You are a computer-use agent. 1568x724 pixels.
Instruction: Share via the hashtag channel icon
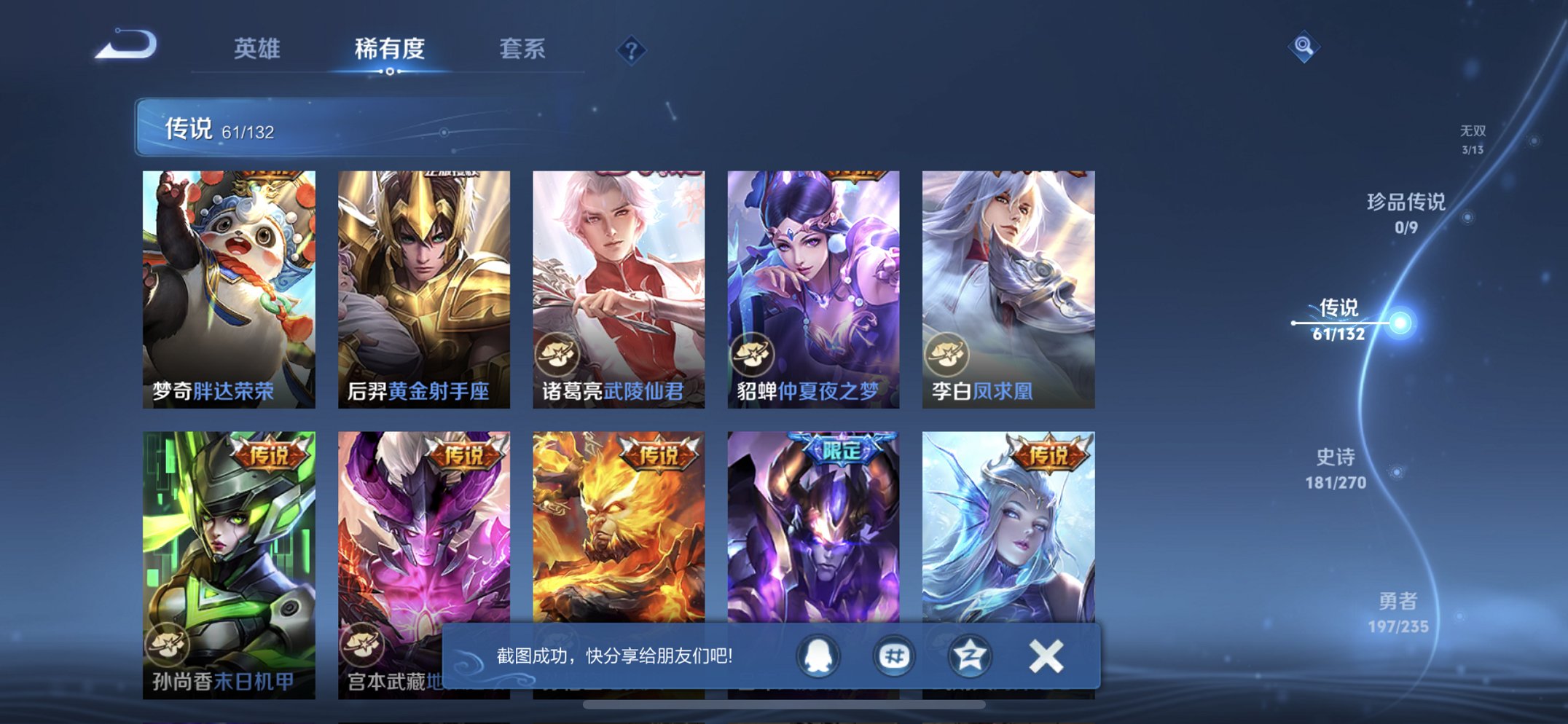tap(893, 656)
